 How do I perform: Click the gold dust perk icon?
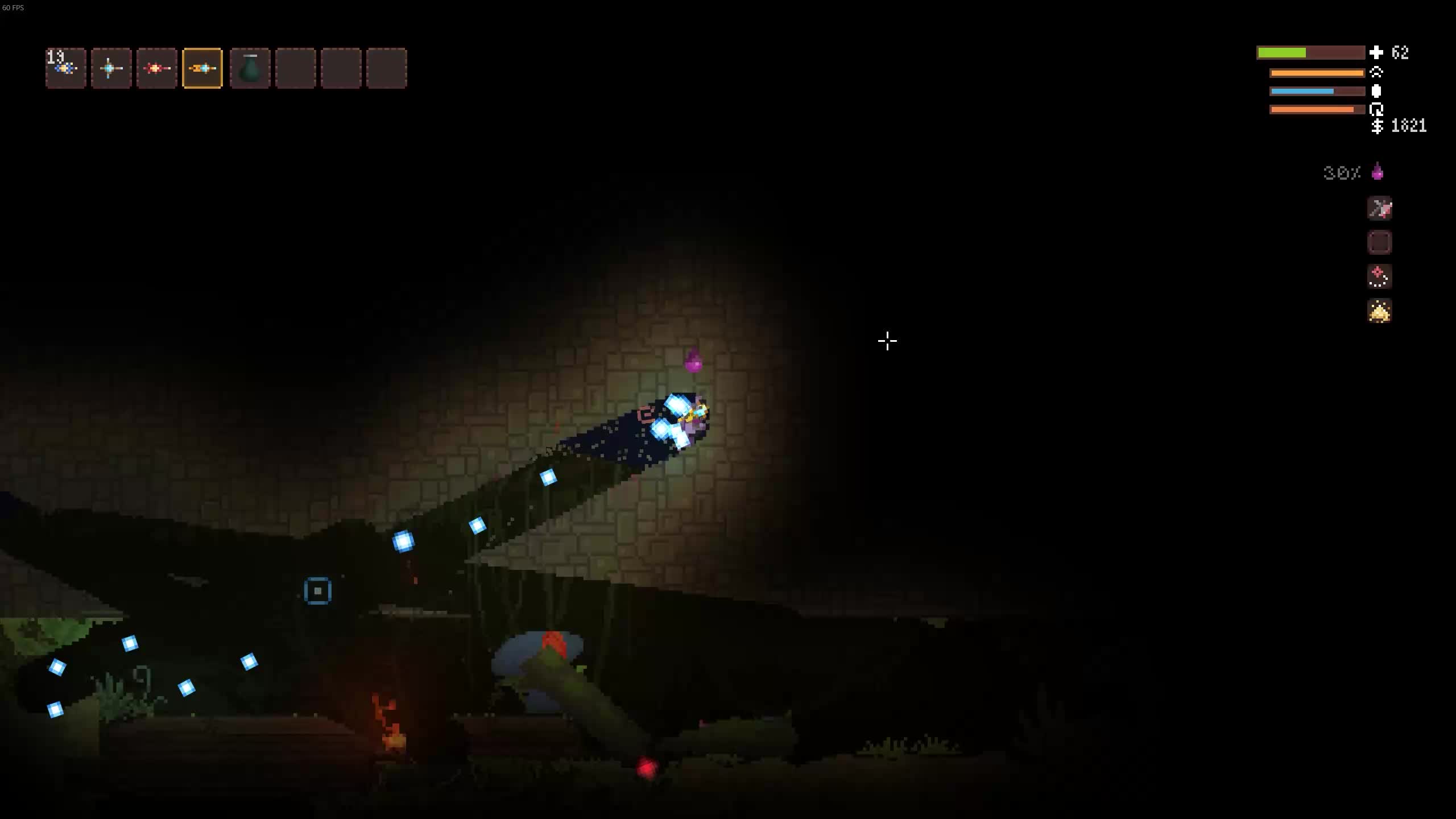click(1379, 311)
